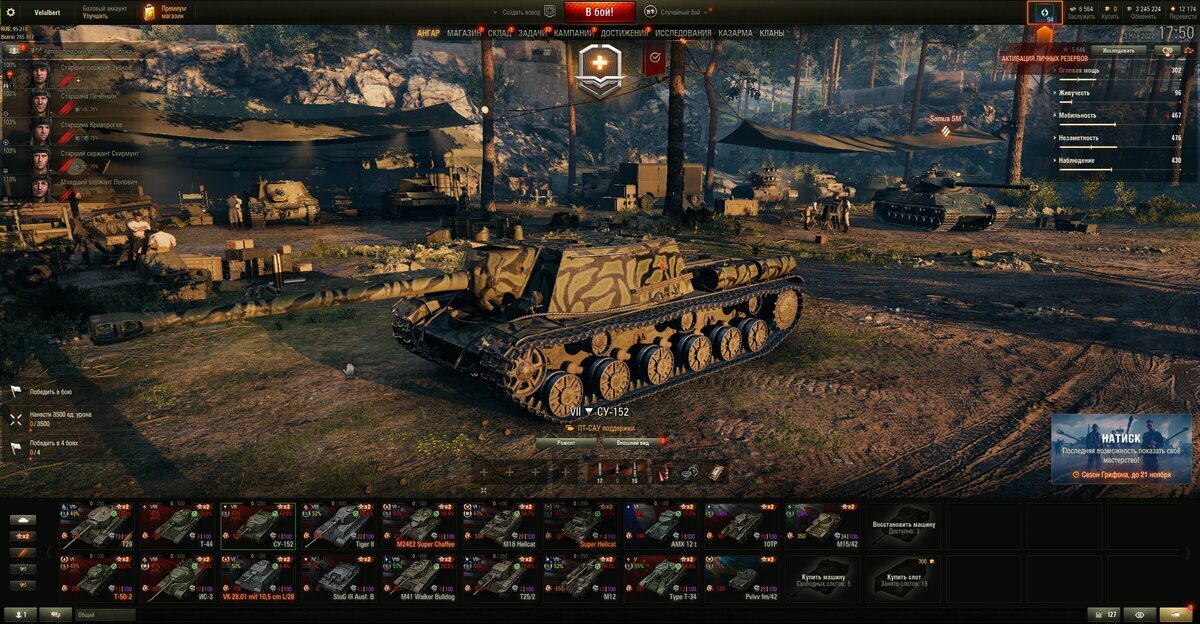This screenshot has width=1200, height=624.
Task: Open 'Внешний вид' exterior customization
Action: pyautogui.click(x=633, y=441)
